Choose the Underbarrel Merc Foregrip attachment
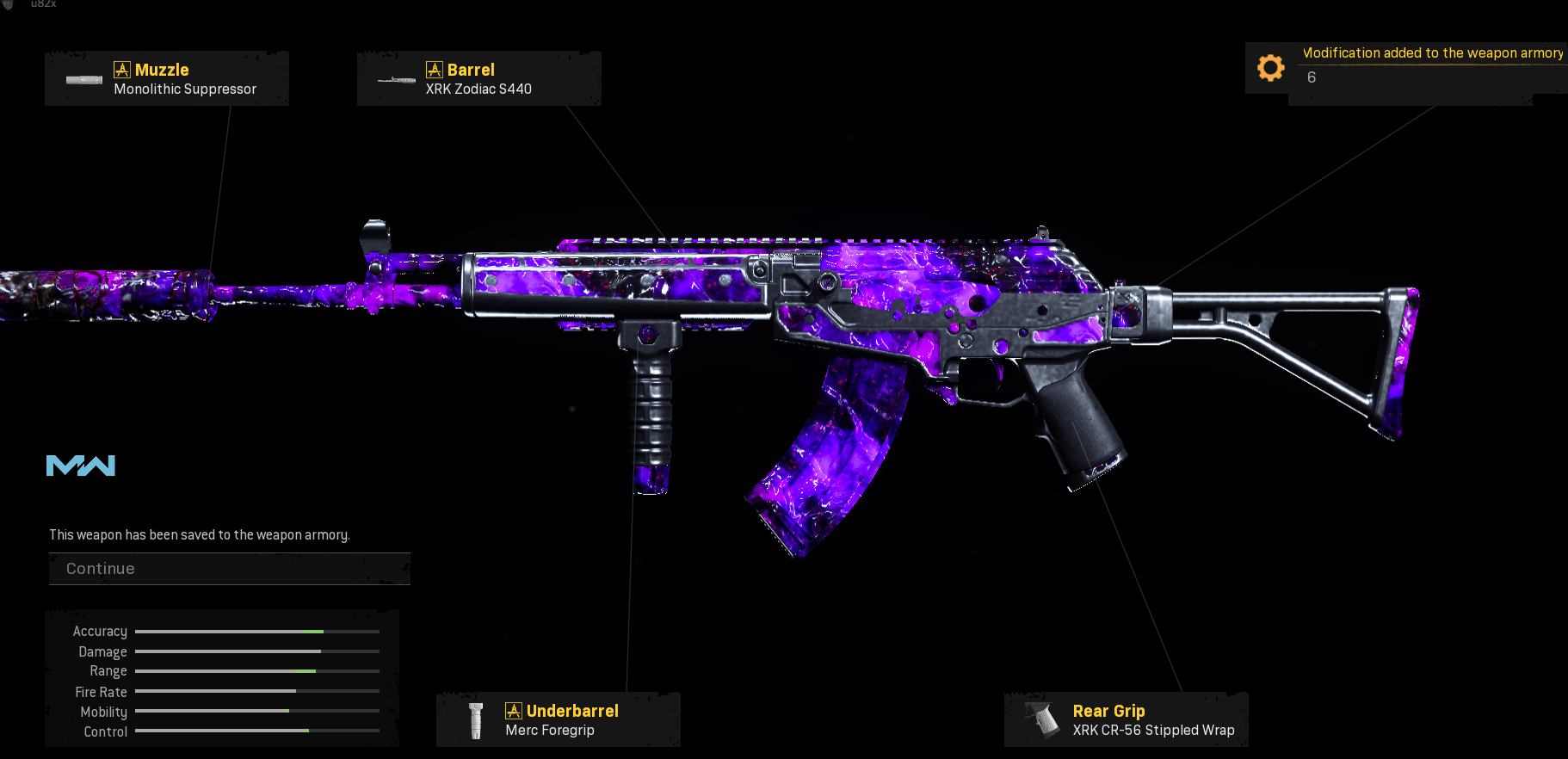1568x759 pixels. click(x=558, y=720)
